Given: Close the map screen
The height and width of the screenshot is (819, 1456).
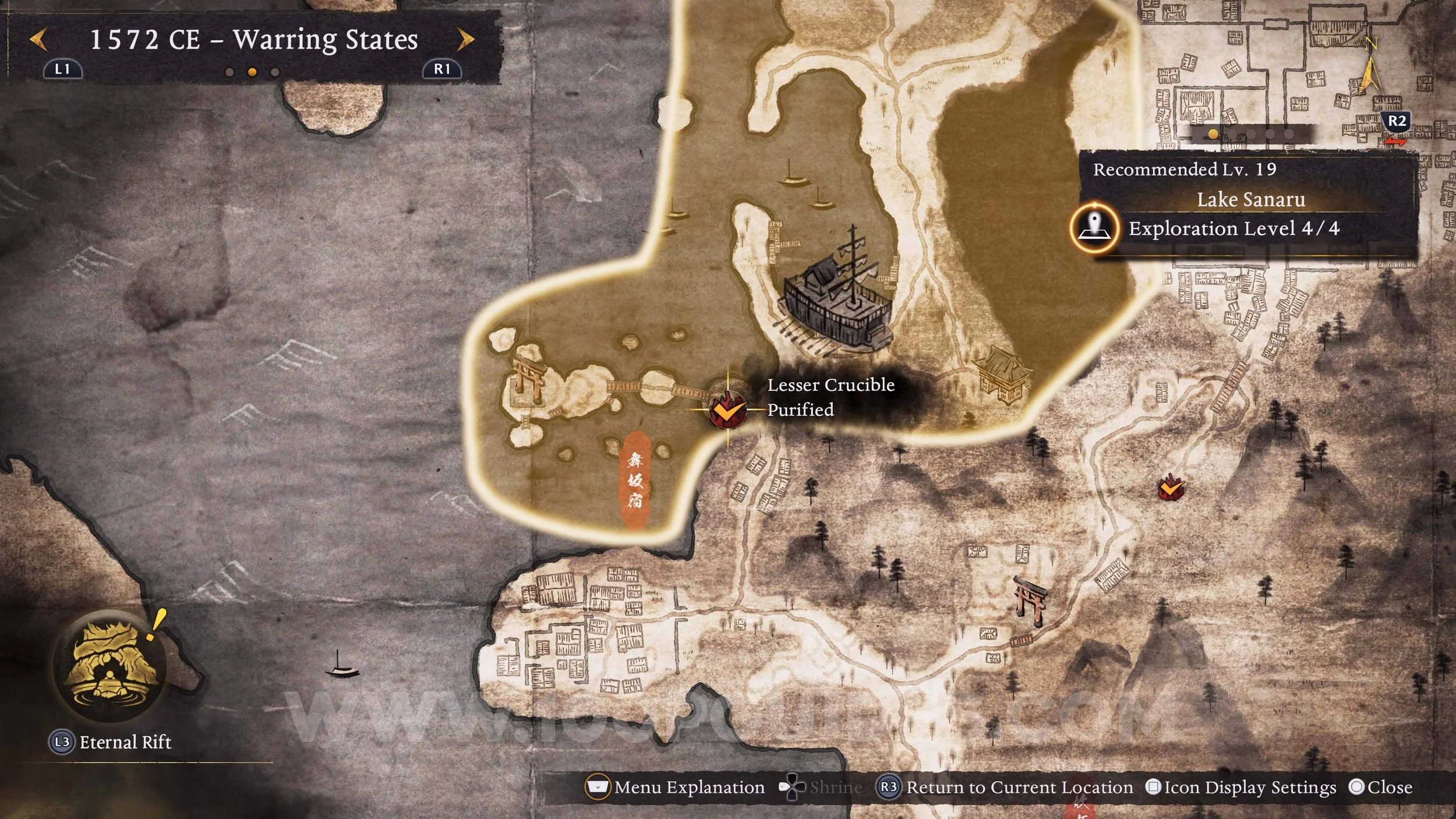Looking at the screenshot, I should [1380, 788].
